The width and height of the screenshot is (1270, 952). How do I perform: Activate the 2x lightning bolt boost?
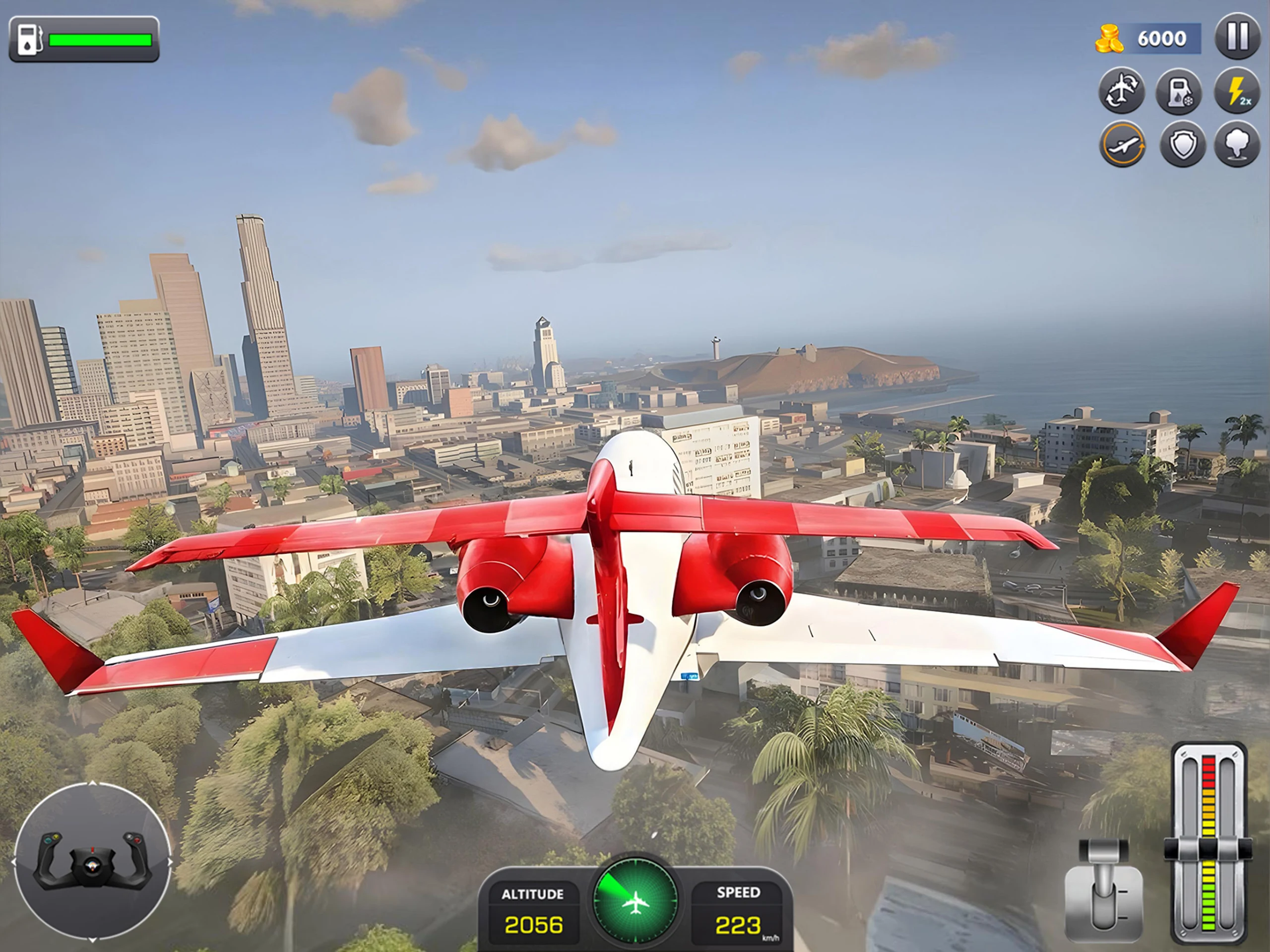pos(1237,91)
